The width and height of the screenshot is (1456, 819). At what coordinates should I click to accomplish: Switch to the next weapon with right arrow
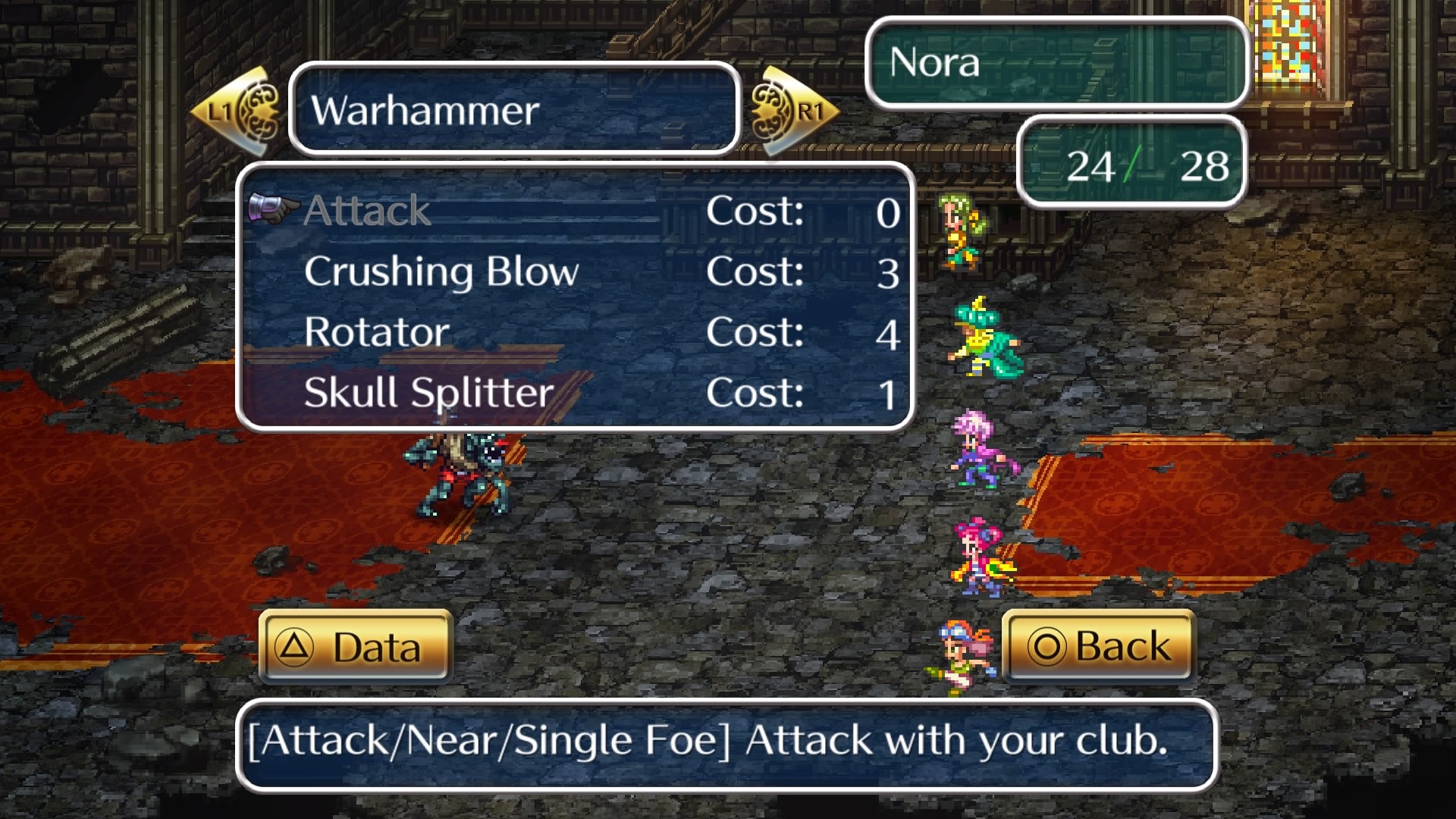tap(793, 111)
